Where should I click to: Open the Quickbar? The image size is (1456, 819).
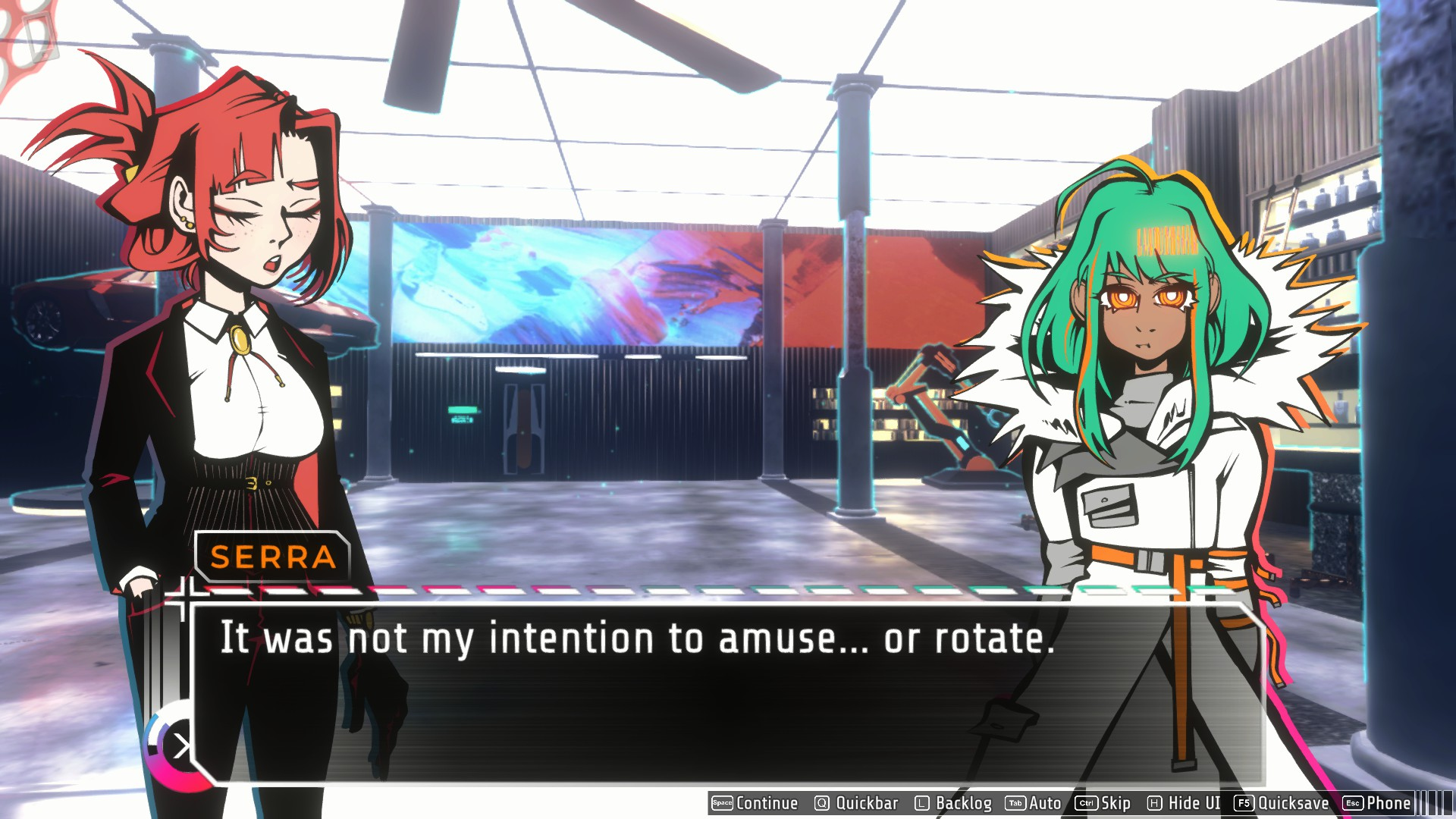click(x=856, y=803)
